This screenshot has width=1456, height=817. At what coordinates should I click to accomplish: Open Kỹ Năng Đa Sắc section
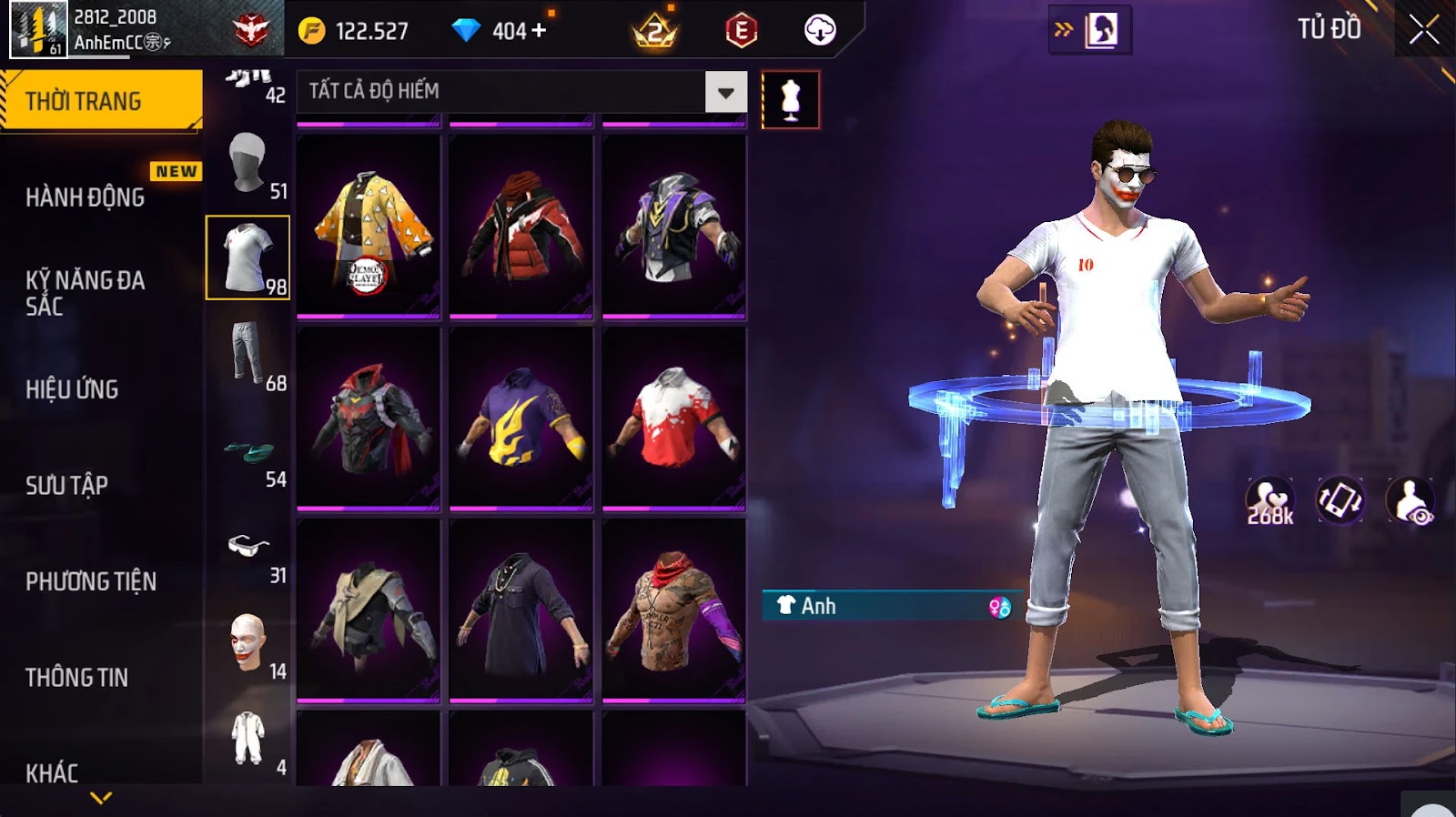pos(86,293)
